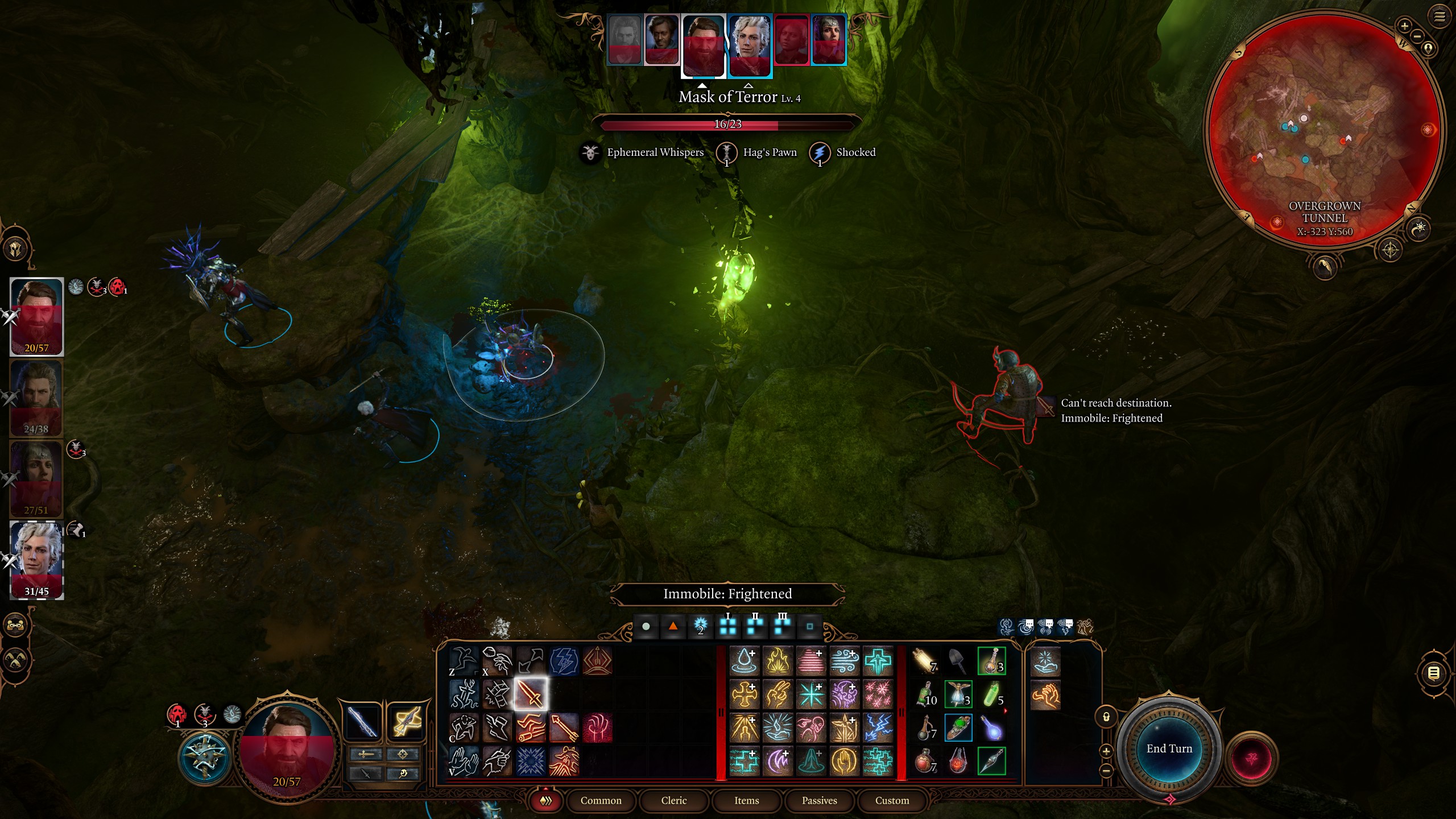Viewport: 1456px width, 819px height.
Task: Open the combat log button
Action: (1433, 673)
